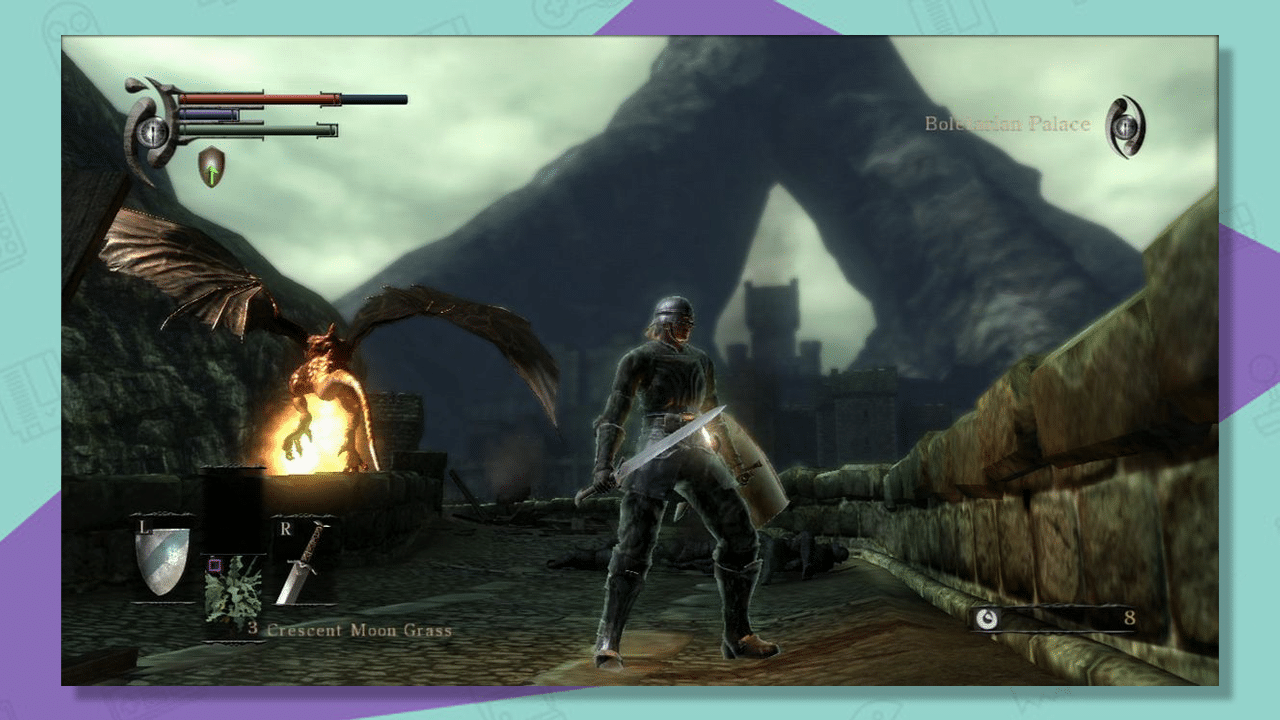This screenshot has height=720, width=1280.
Task: Click the demon eye emblem beside Boletarian Palace
Action: (1128, 128)
